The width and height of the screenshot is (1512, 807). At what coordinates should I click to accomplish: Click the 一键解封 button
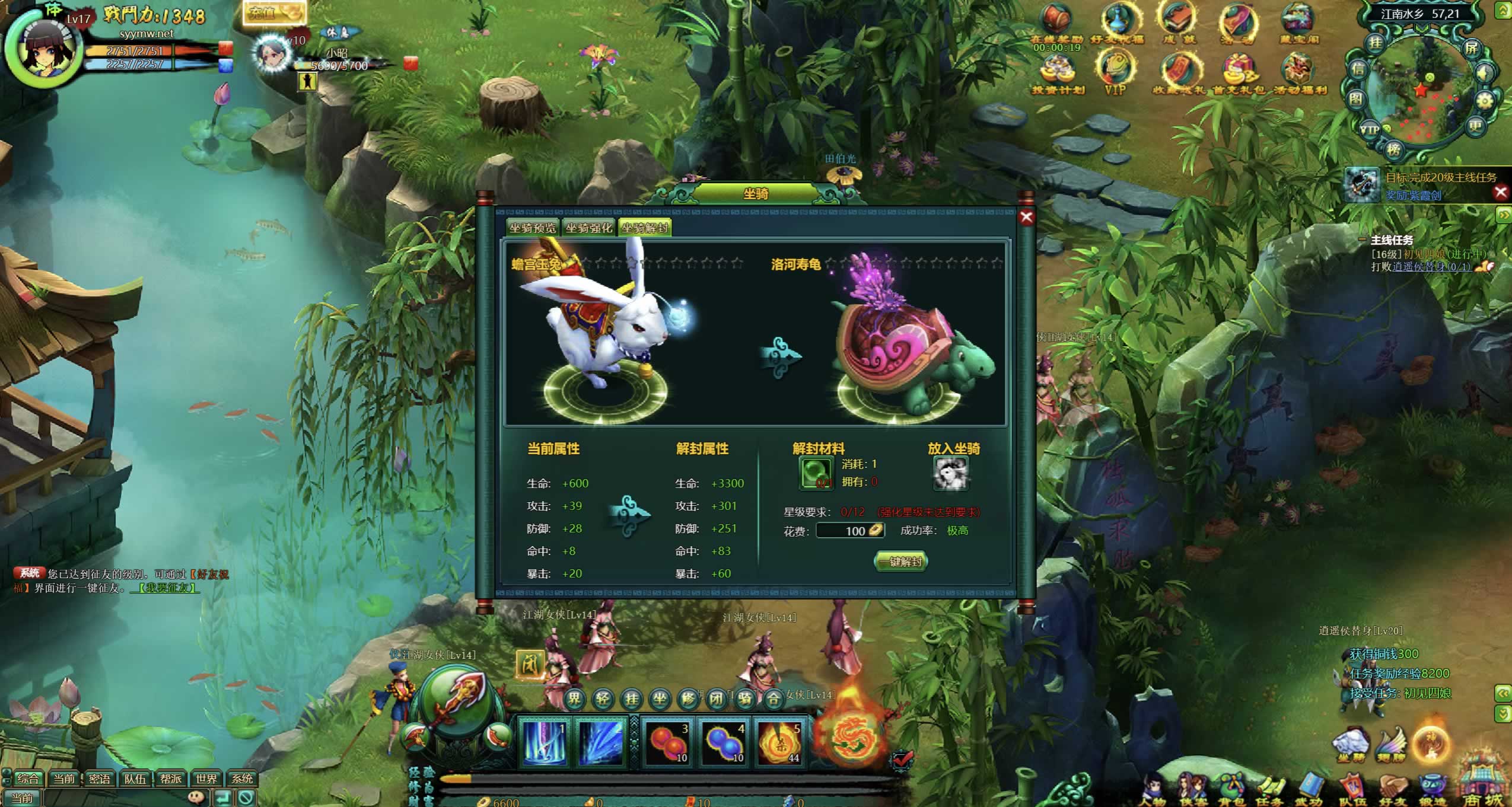click(901, 562)
